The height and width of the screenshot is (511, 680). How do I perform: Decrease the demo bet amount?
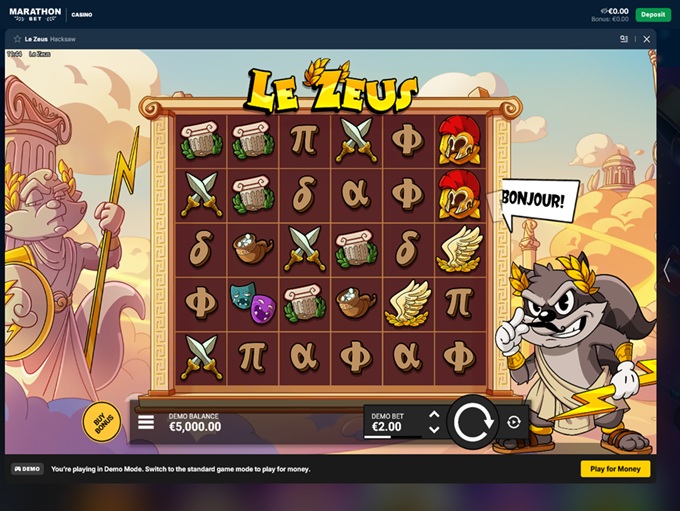tap(434, 430)
